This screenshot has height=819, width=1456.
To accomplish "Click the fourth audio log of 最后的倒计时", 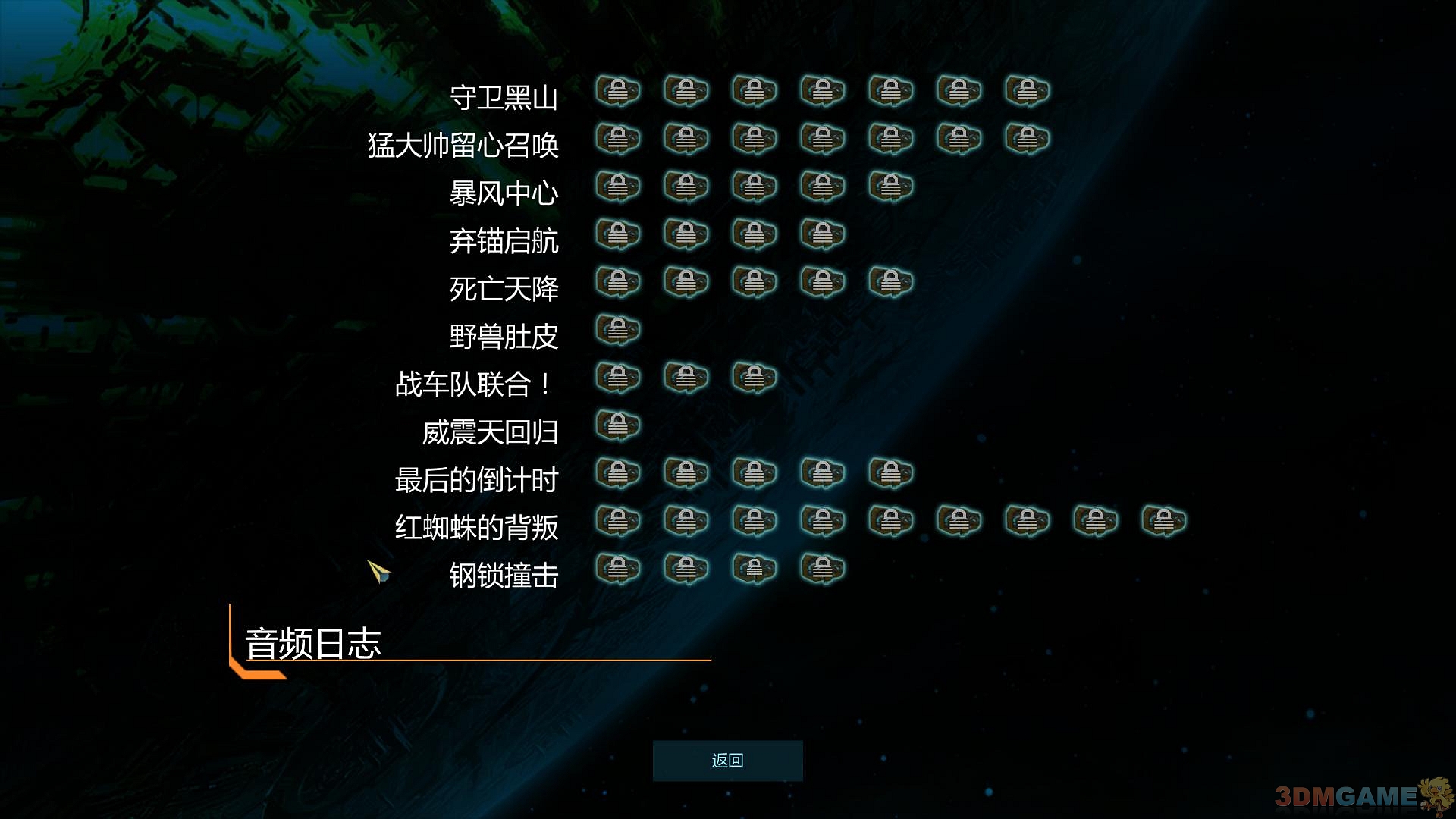I will point(823,472).
